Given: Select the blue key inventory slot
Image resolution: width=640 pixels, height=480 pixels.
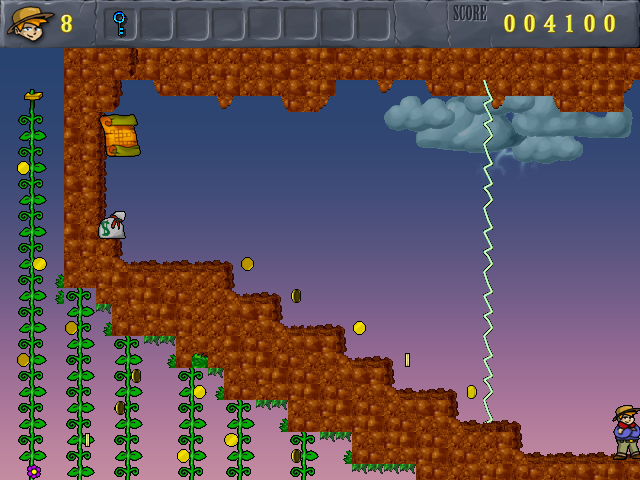Looking at the screenshot, I should pos(120,23).
